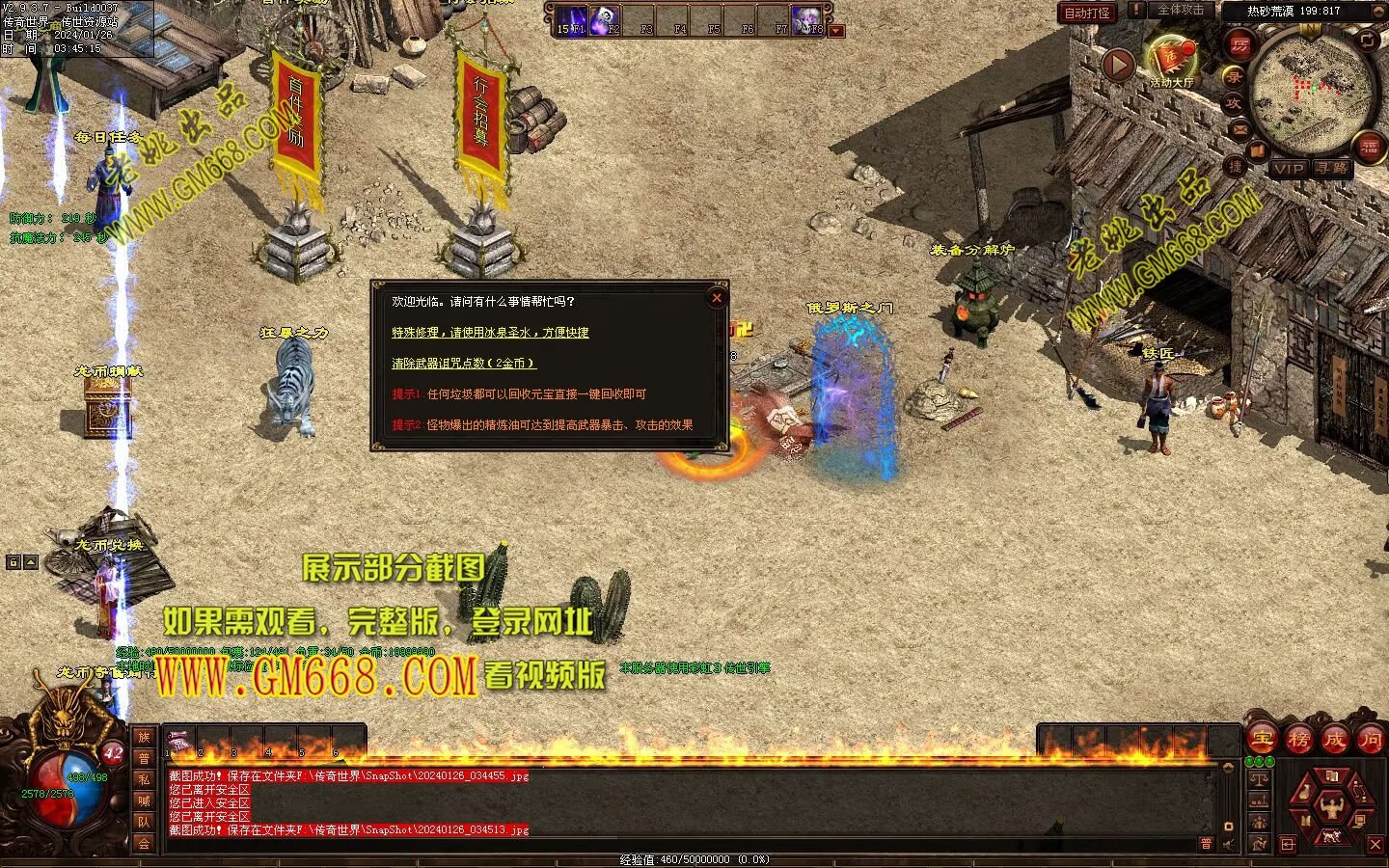Select the scroll item in hotbar slot 1
The width and height of the screenshot is (1389, 868).
pyautogui.click(x=178, y=742)
